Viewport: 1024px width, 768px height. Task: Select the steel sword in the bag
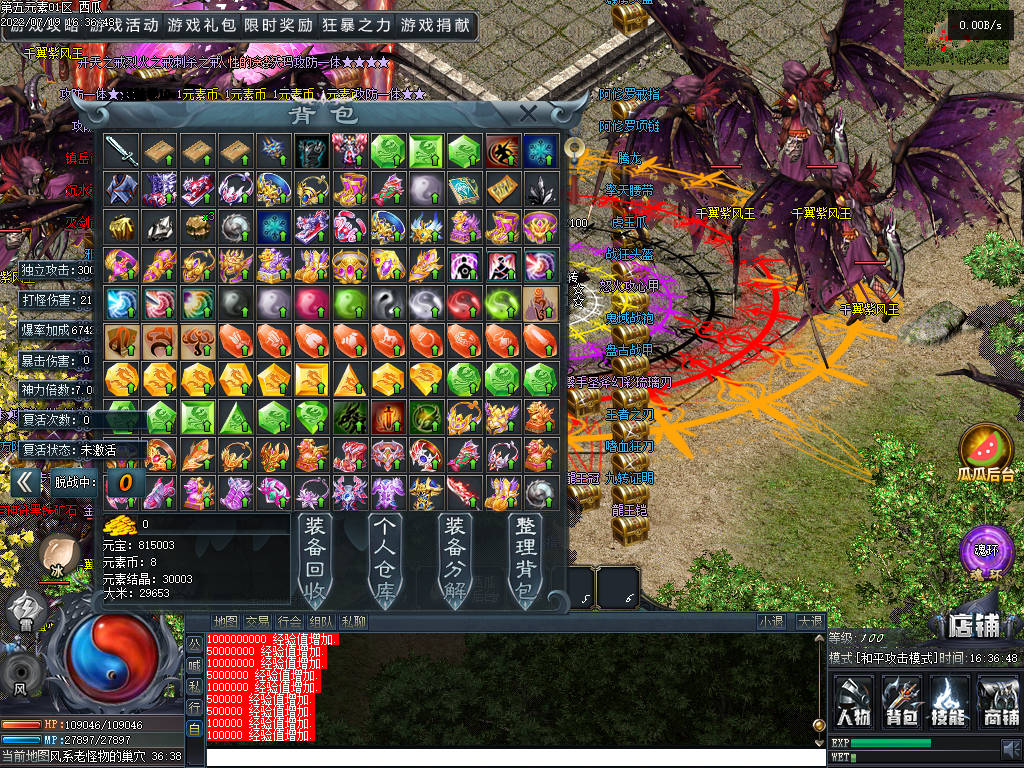(x=121, y=151)
